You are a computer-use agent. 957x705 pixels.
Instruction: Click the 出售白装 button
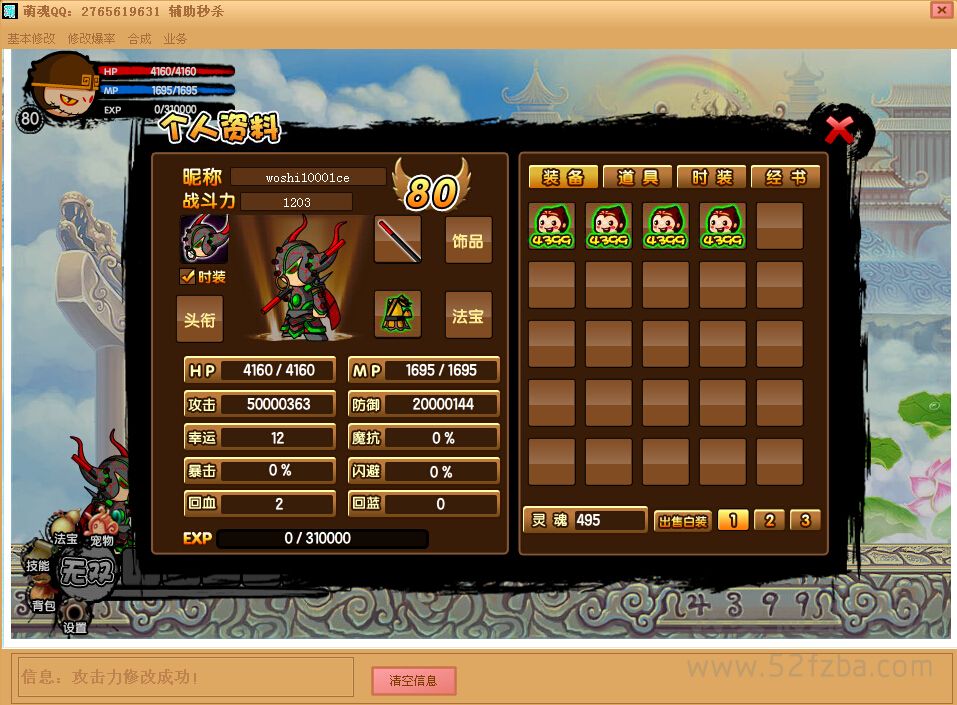pos(683,521)
